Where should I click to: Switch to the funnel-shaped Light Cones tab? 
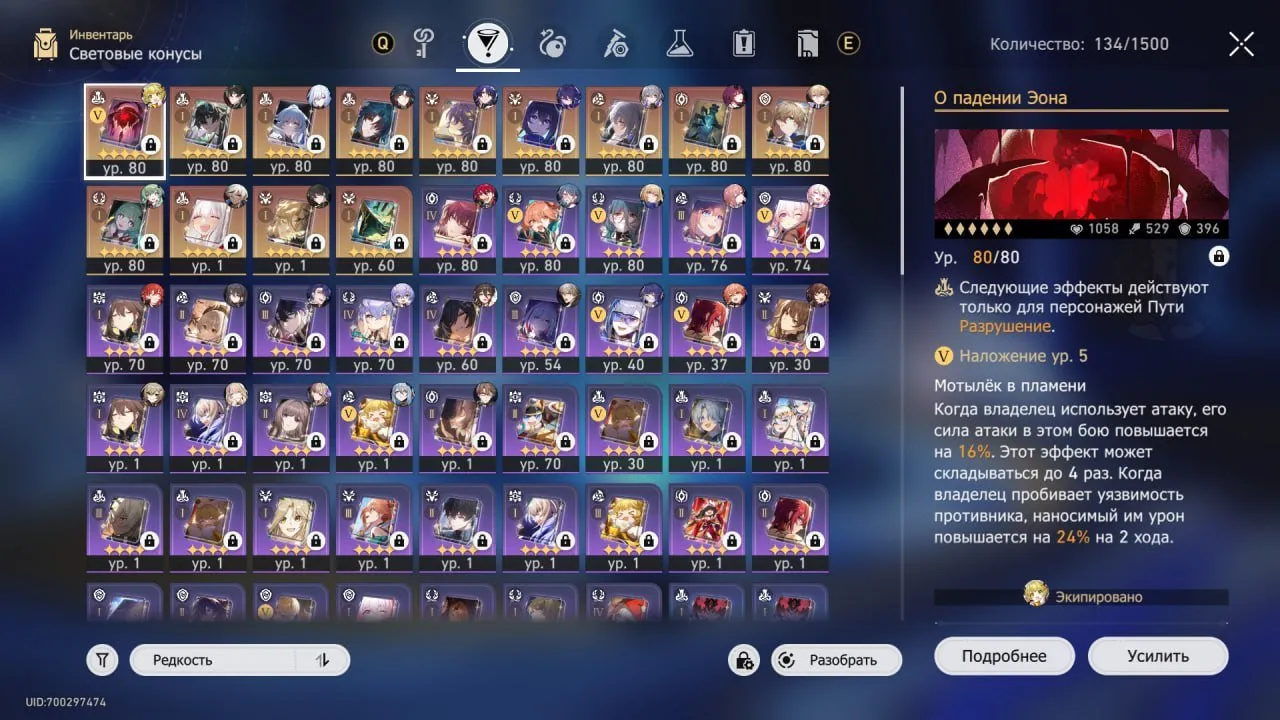tap(486, 43)
